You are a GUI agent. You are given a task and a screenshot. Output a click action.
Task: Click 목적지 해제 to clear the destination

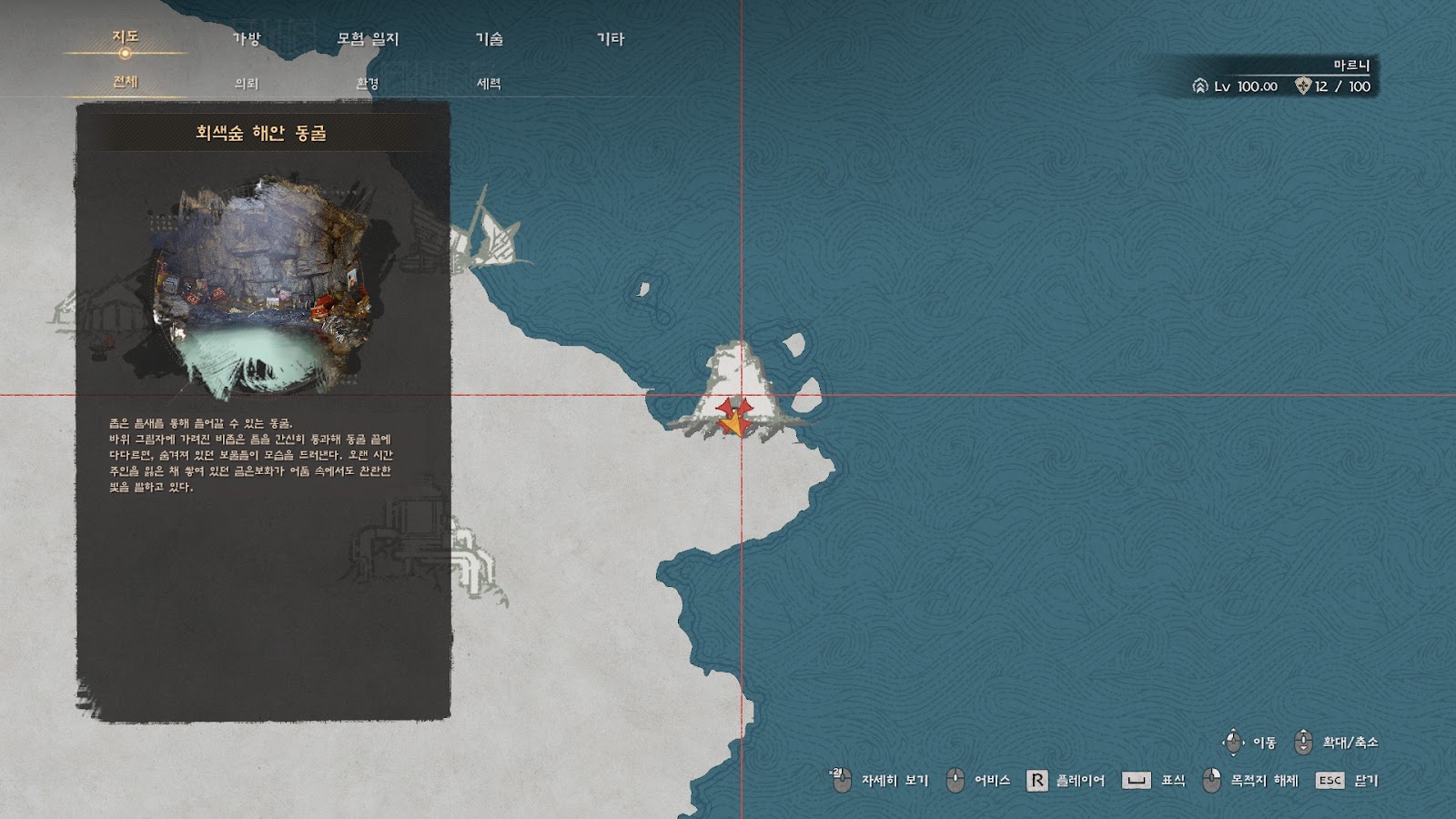(x=1251, y=781)
